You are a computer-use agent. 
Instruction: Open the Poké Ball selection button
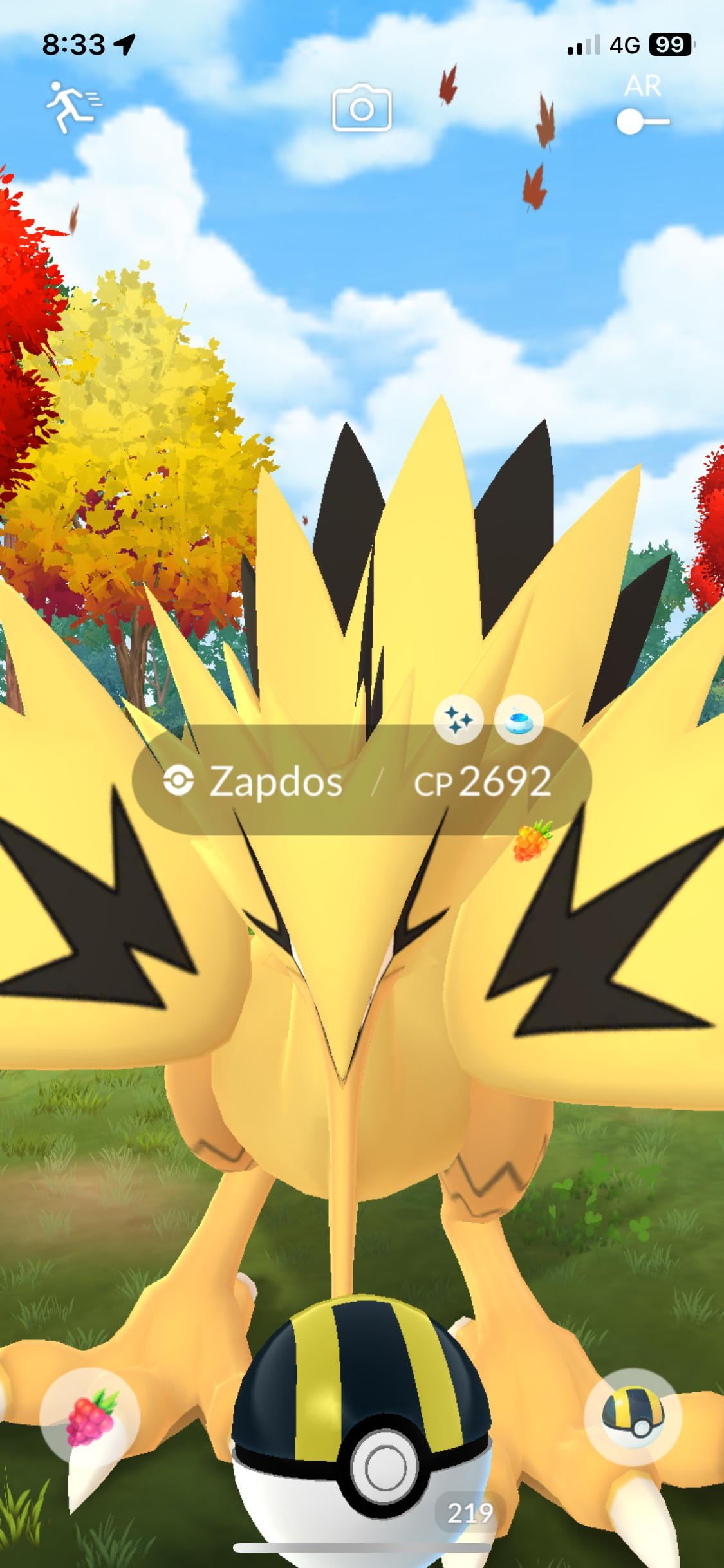[x=633, y=1417]
